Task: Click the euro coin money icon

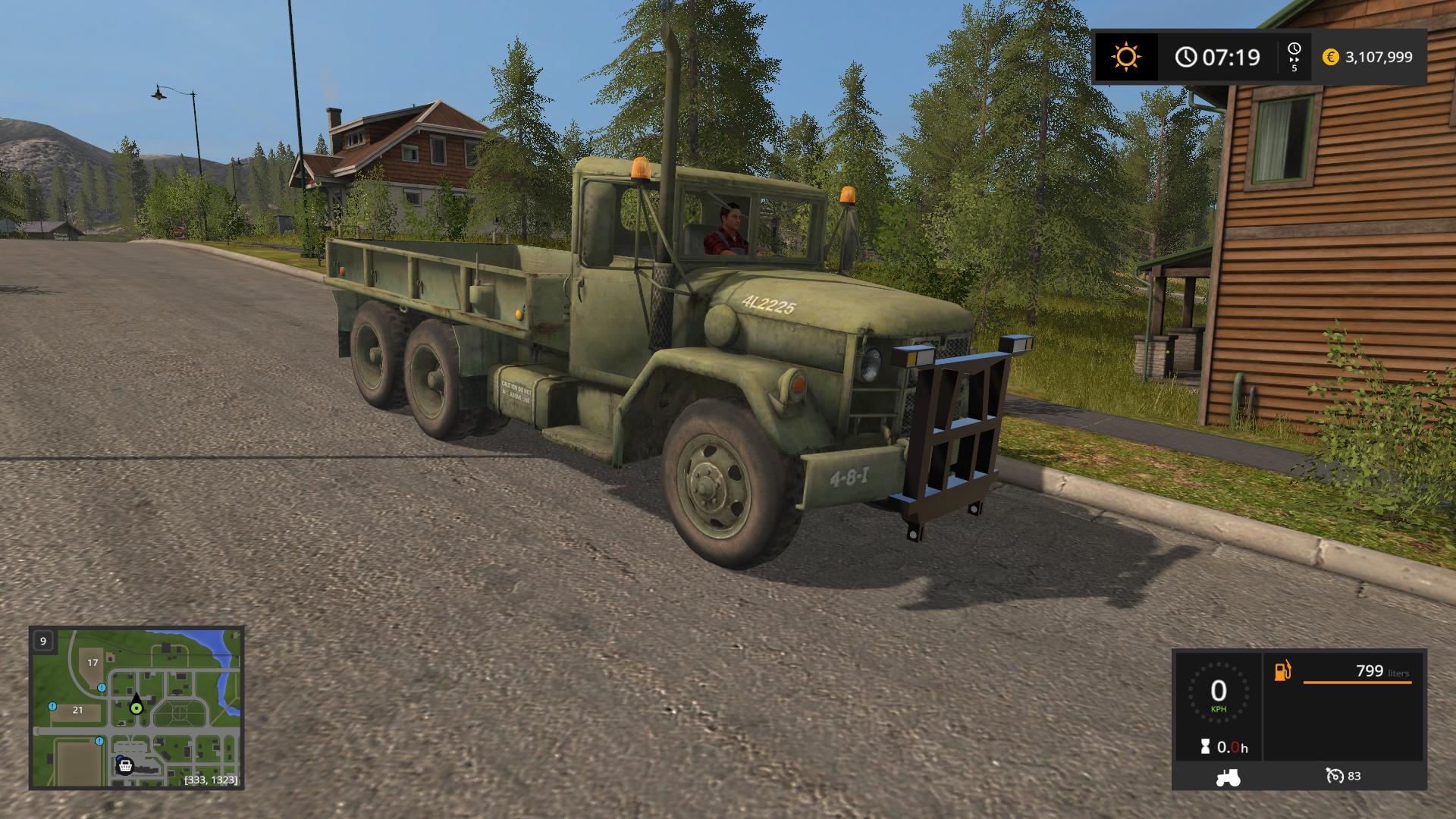Action: 1331,57
